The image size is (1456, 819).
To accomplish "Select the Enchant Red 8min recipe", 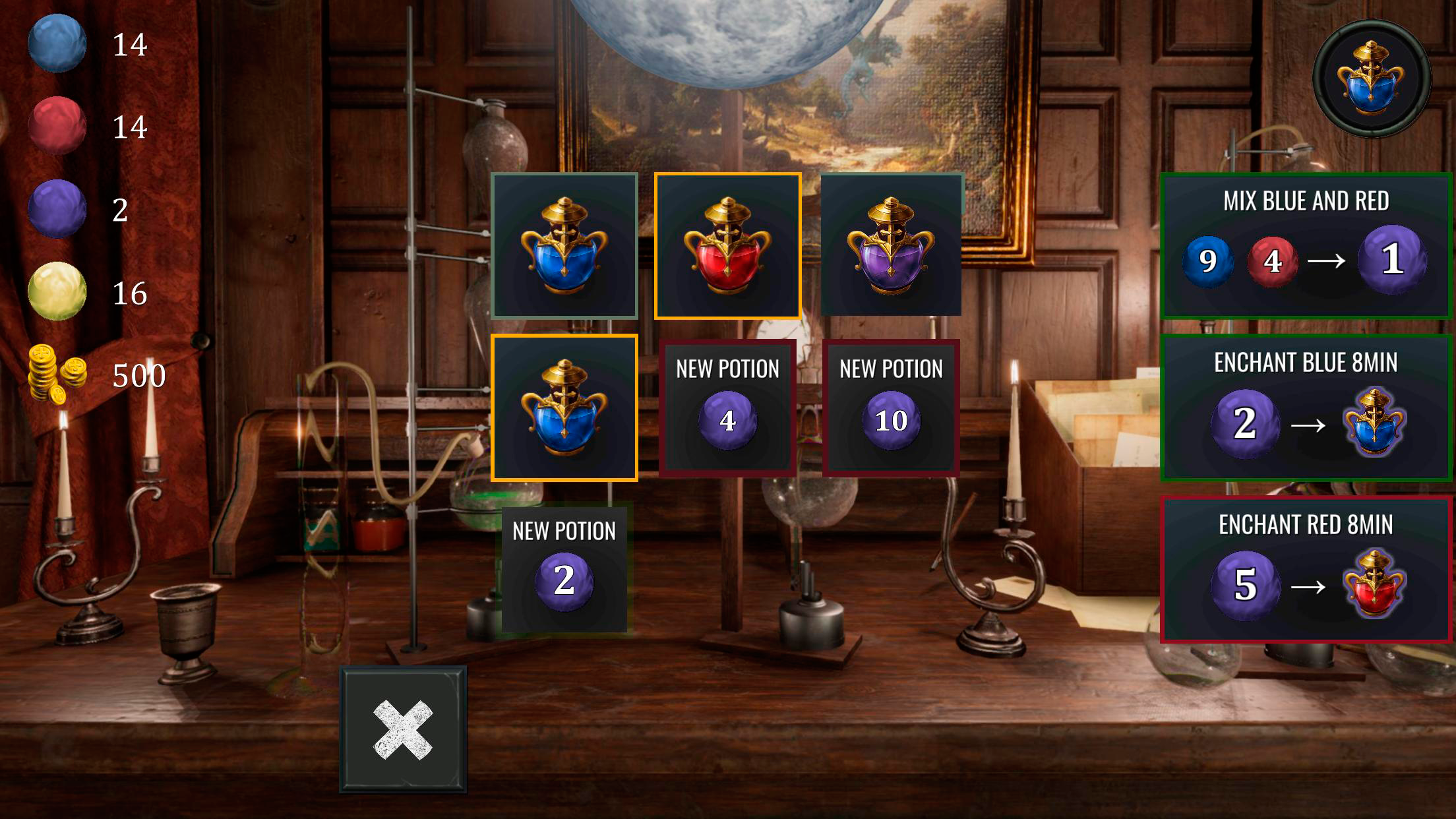I will coord(1306,570).
